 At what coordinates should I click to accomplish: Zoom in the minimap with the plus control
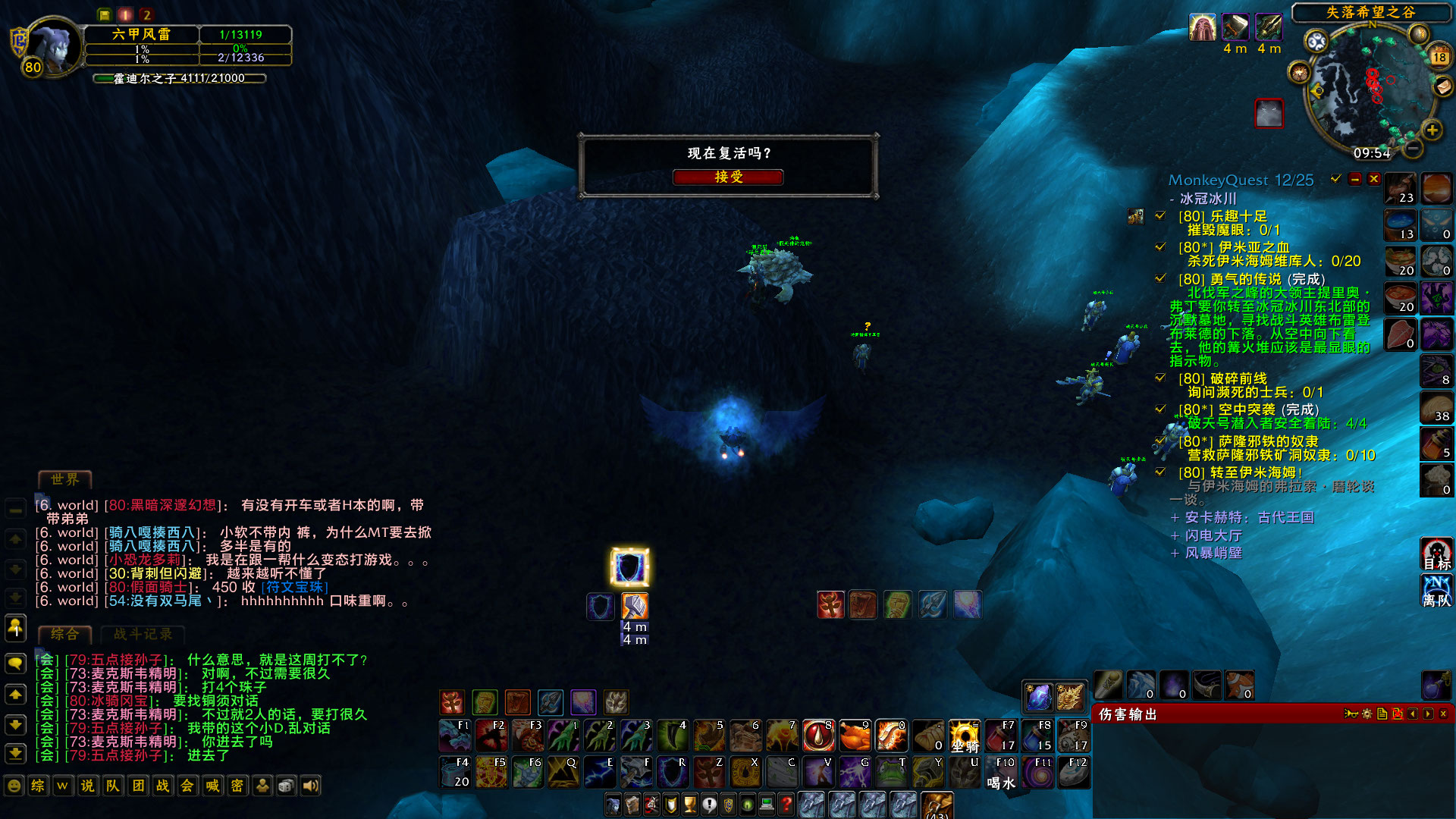1431,130
